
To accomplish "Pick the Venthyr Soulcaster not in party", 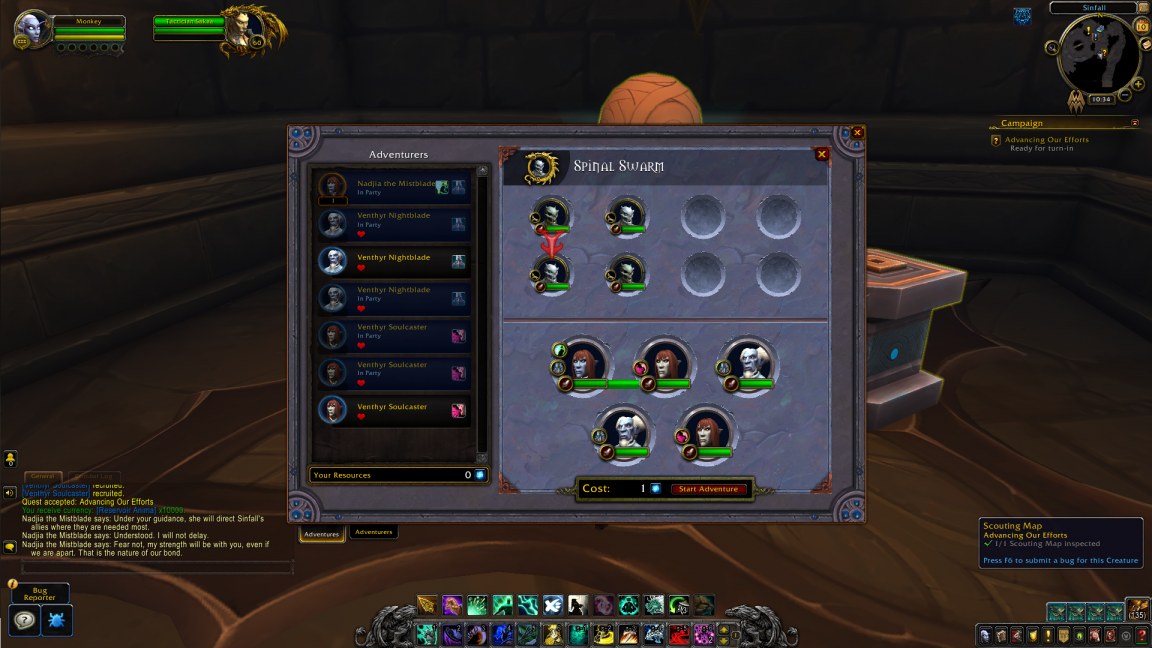I will 392,410.
